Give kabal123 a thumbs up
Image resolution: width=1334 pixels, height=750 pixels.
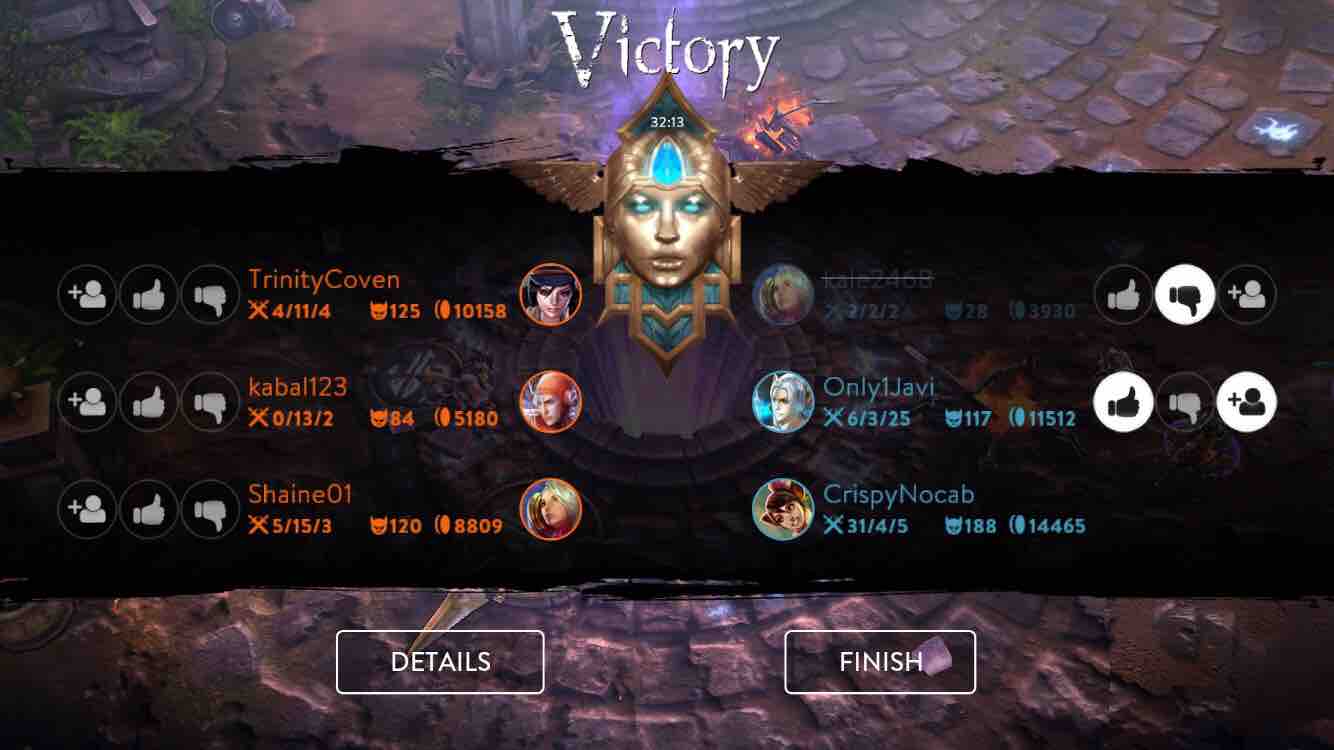(x=149, y=402)
